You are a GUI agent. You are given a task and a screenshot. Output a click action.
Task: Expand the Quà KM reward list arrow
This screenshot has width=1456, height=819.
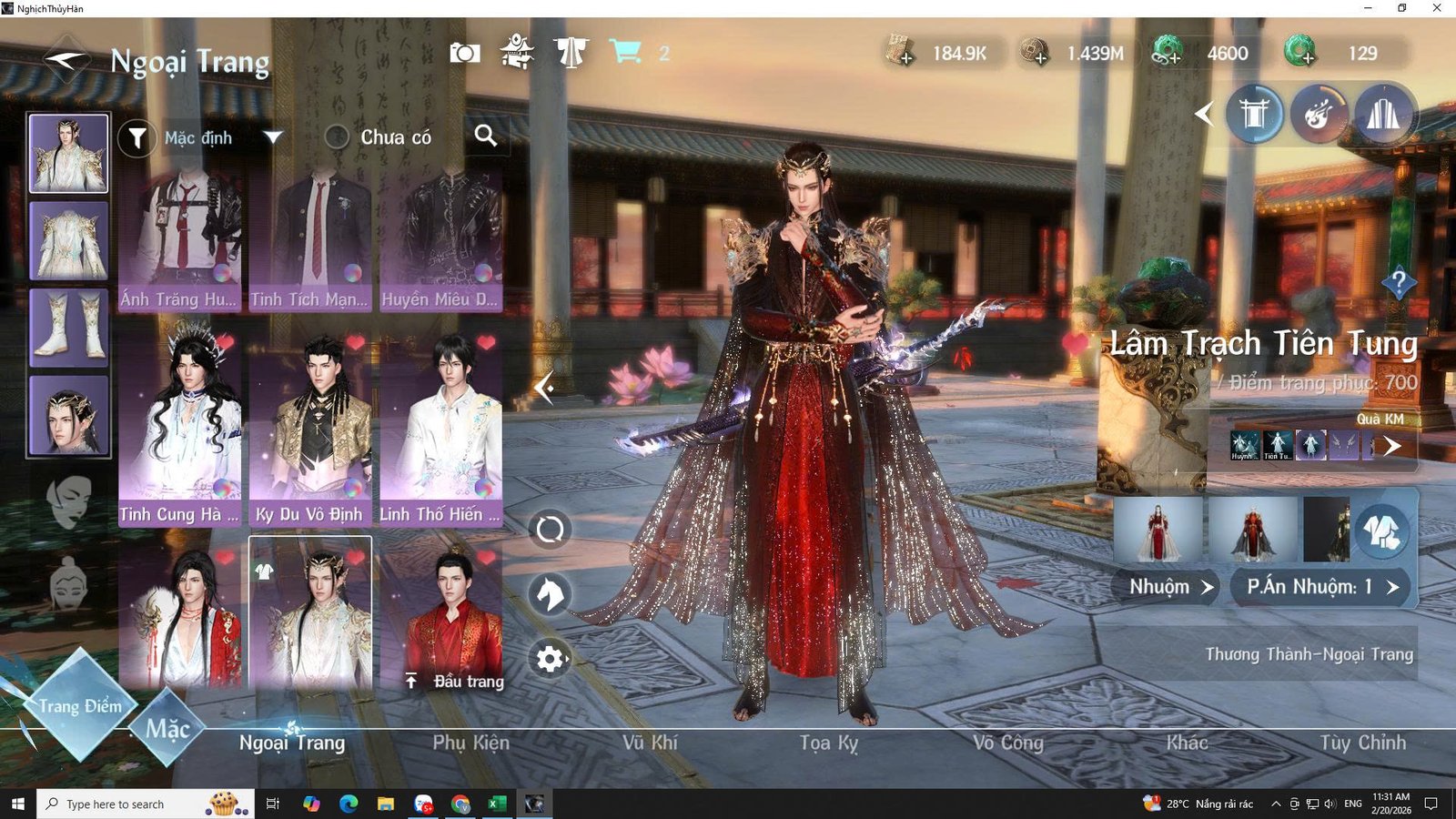pos(1392,446)
